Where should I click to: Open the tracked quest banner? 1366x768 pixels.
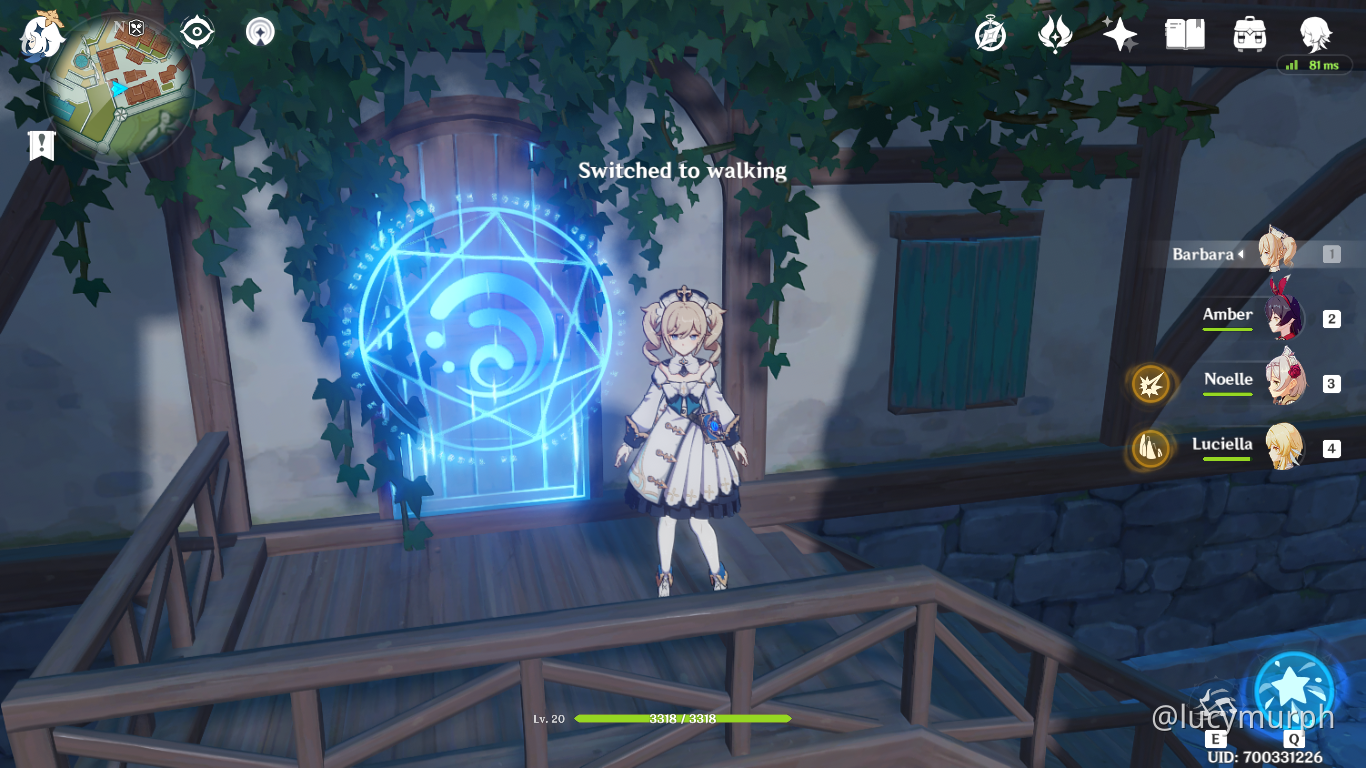pyautogui.click(x=40, y=146)
